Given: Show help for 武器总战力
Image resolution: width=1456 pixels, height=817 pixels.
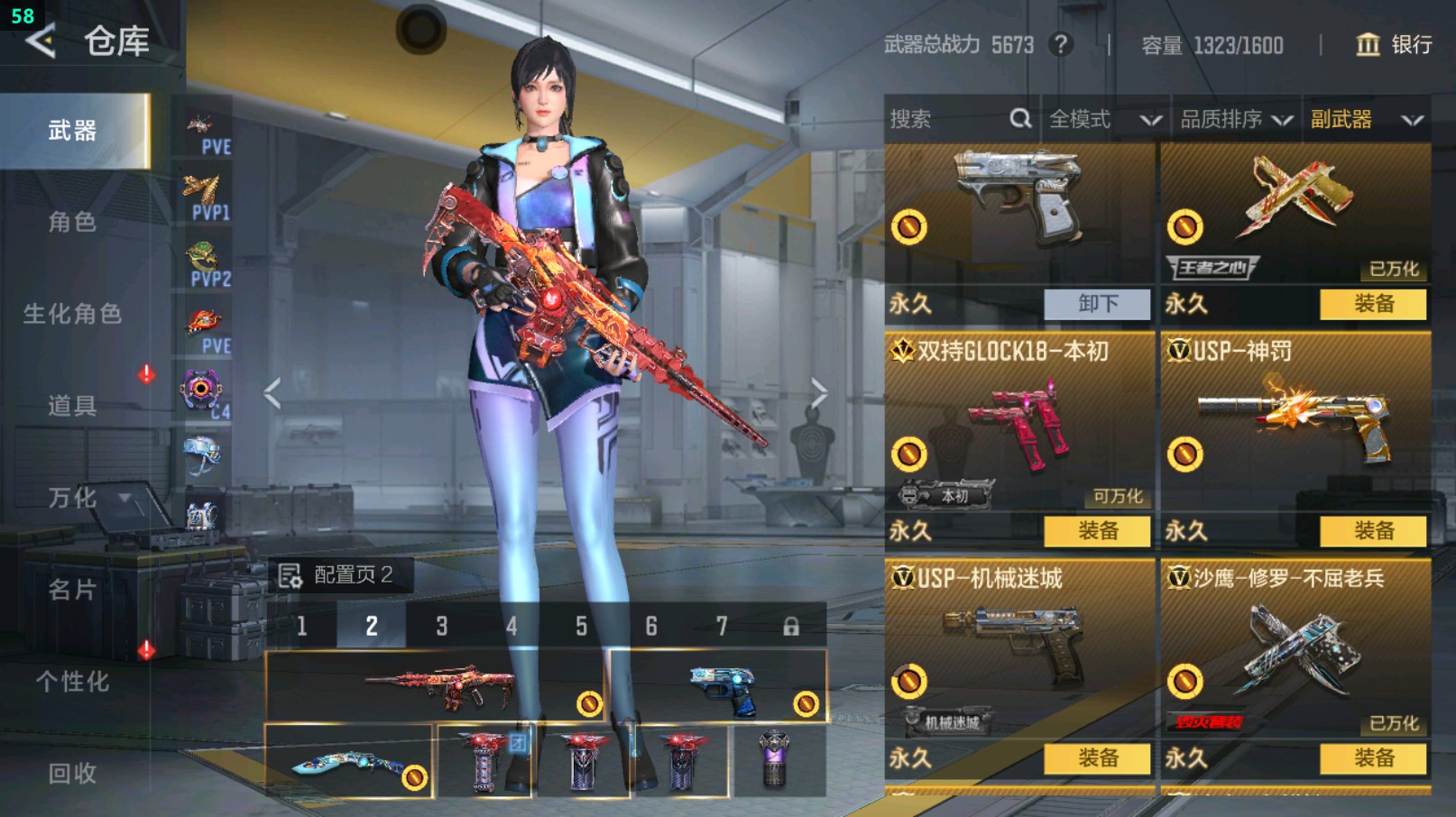Looking at the screenshot, I should point(1061,44).
